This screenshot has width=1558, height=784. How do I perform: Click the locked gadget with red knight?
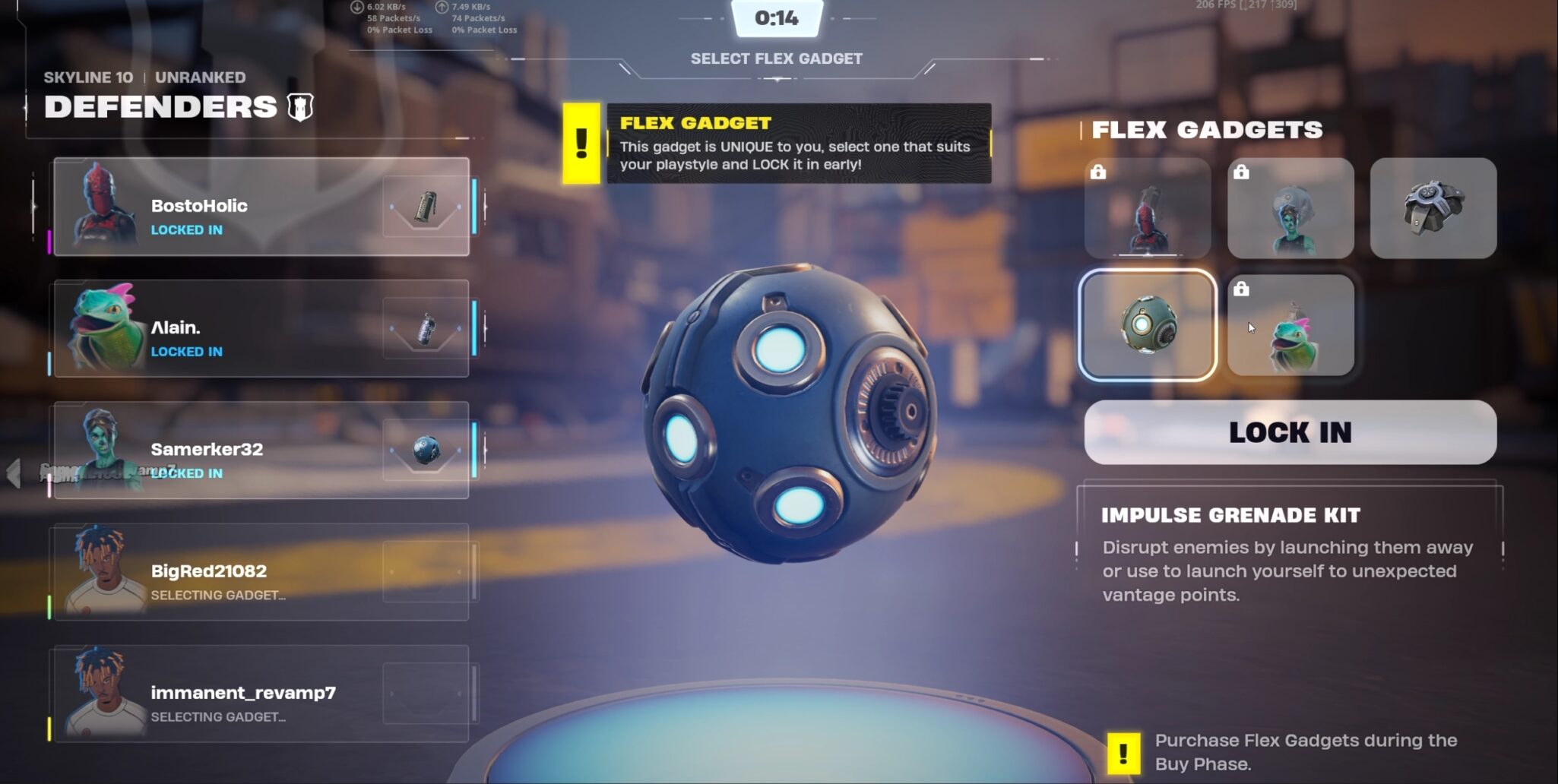click(x=1148, y=208)
